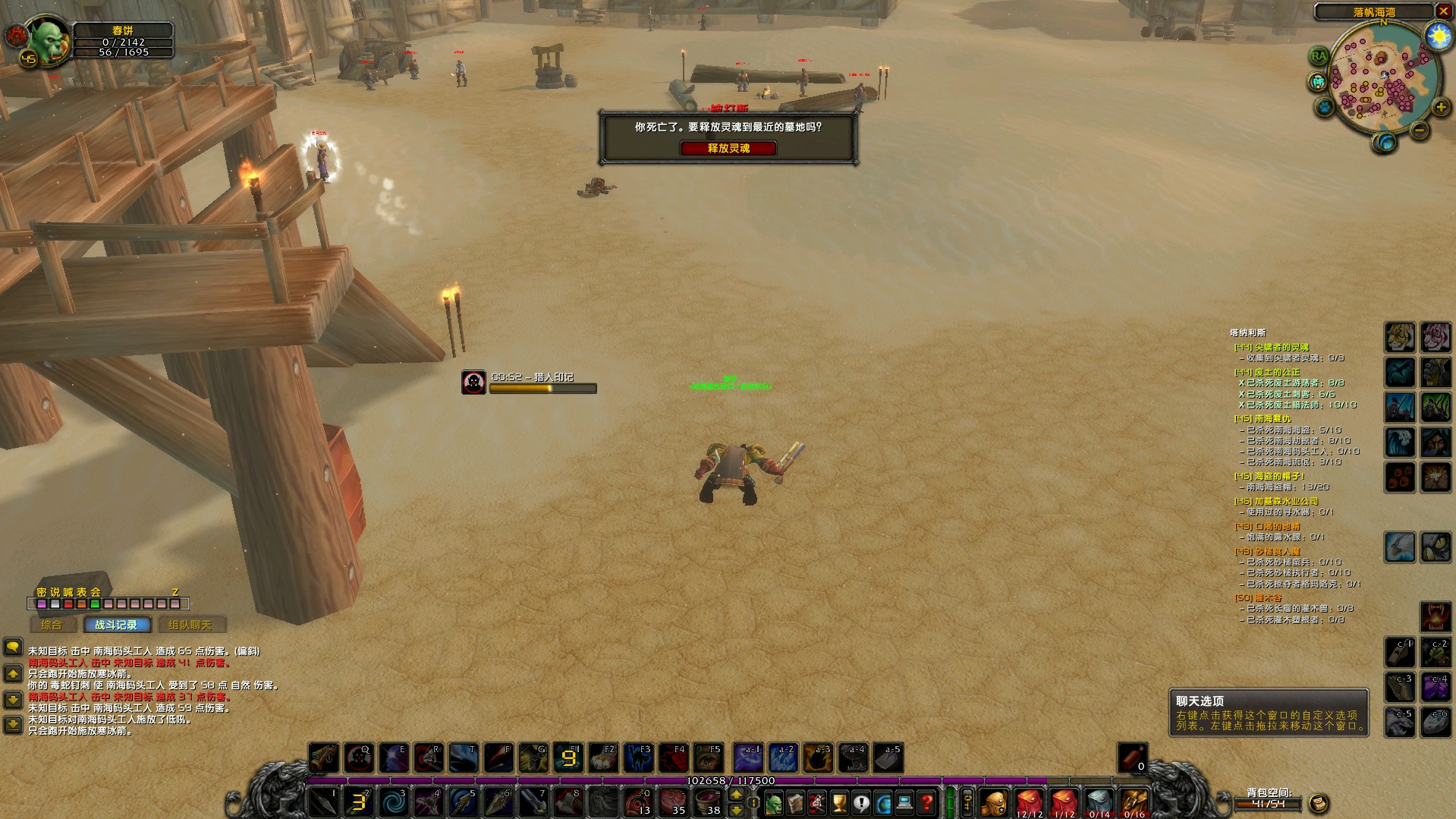
Task: Open the chat speech bubble menu
Action: pos(13,647)
